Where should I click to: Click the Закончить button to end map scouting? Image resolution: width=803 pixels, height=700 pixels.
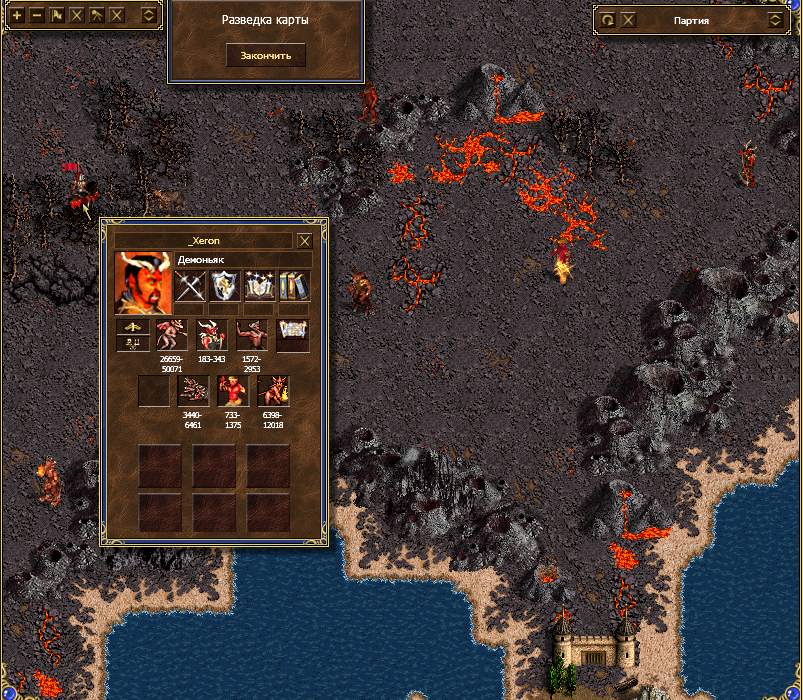tap(265, 55)
